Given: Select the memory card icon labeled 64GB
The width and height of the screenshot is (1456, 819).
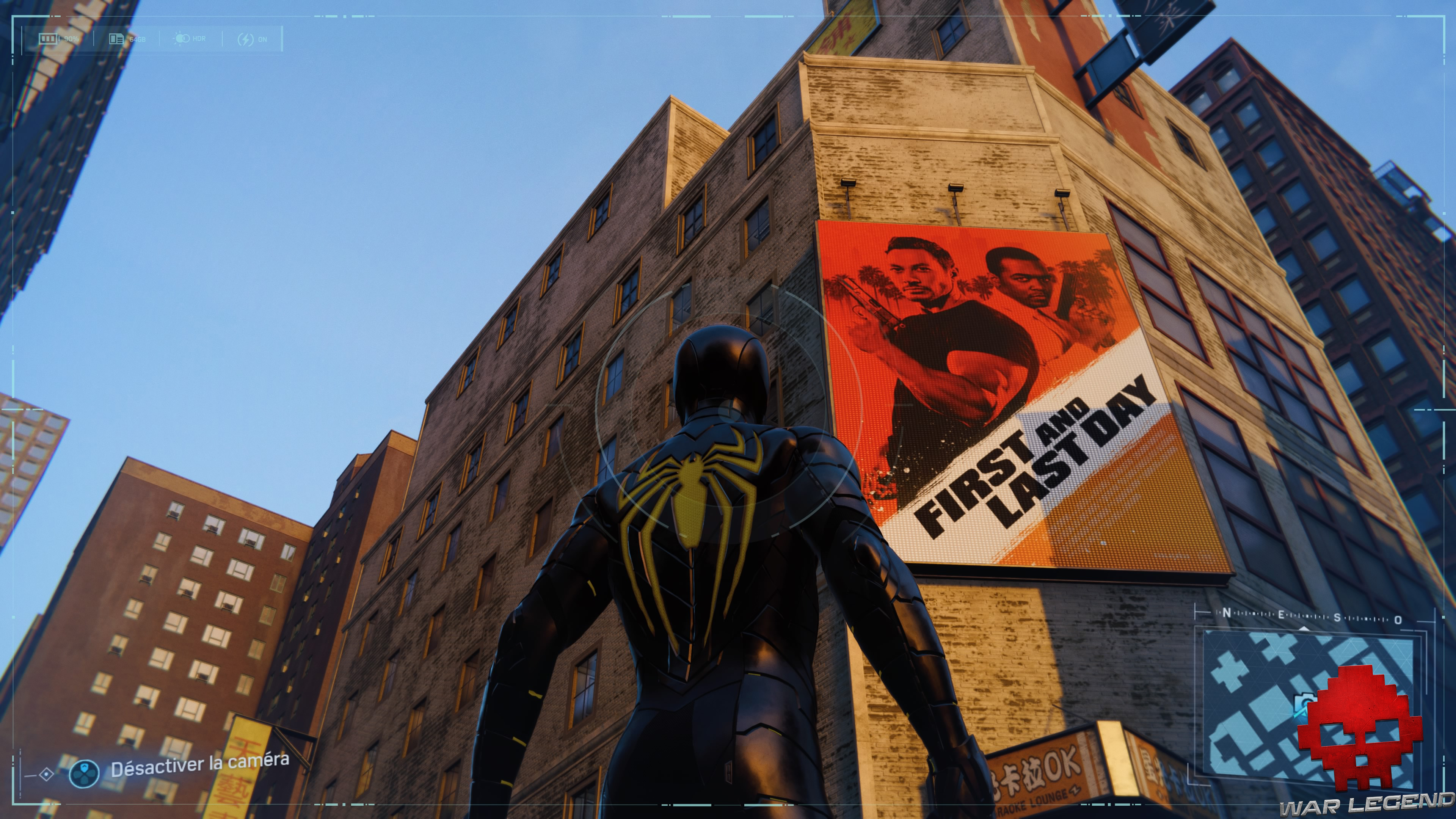Looking at the screenshot, I should point(116,39).
